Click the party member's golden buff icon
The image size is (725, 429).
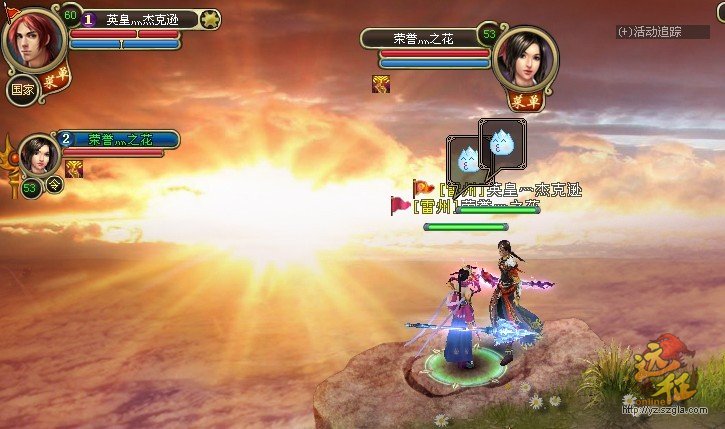74,169
